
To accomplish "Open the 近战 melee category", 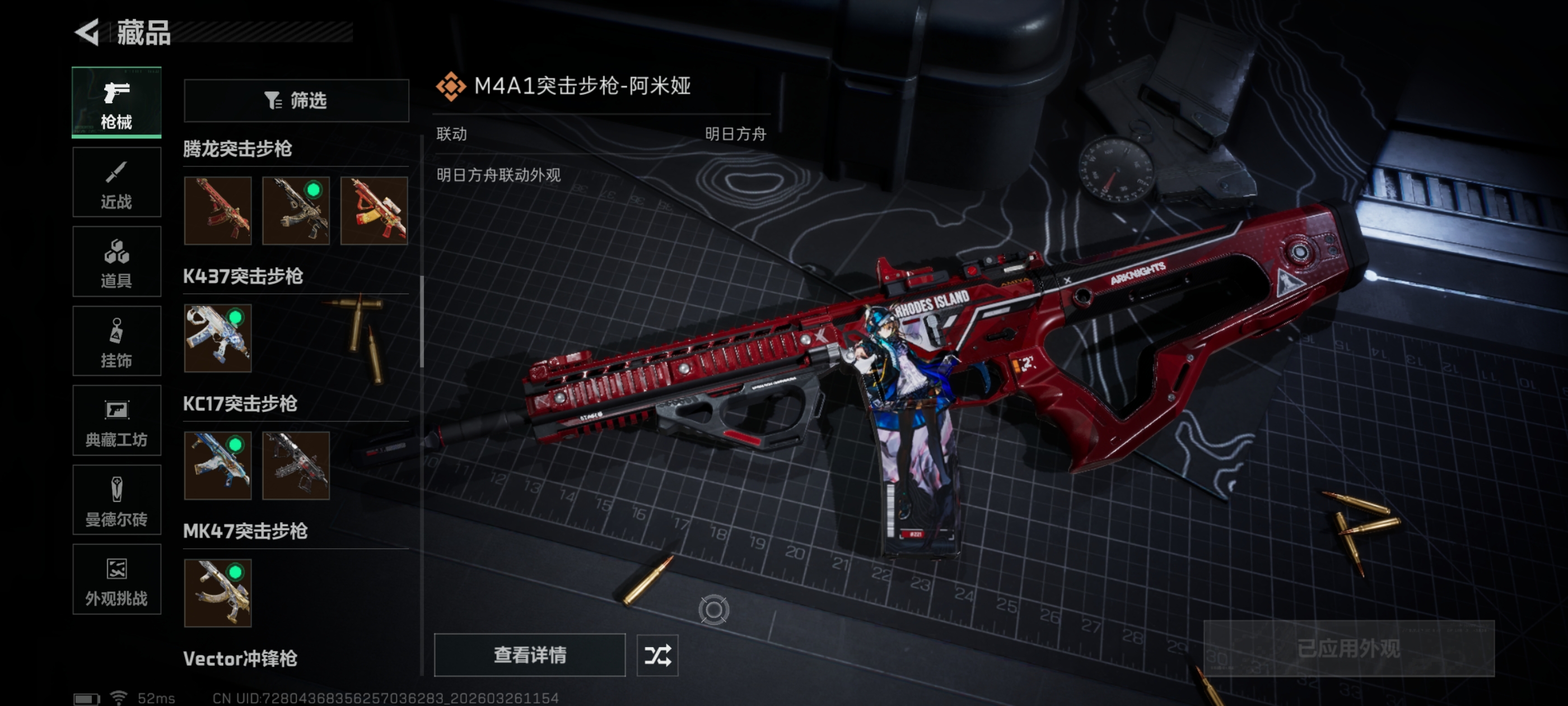I will (116, 182).
